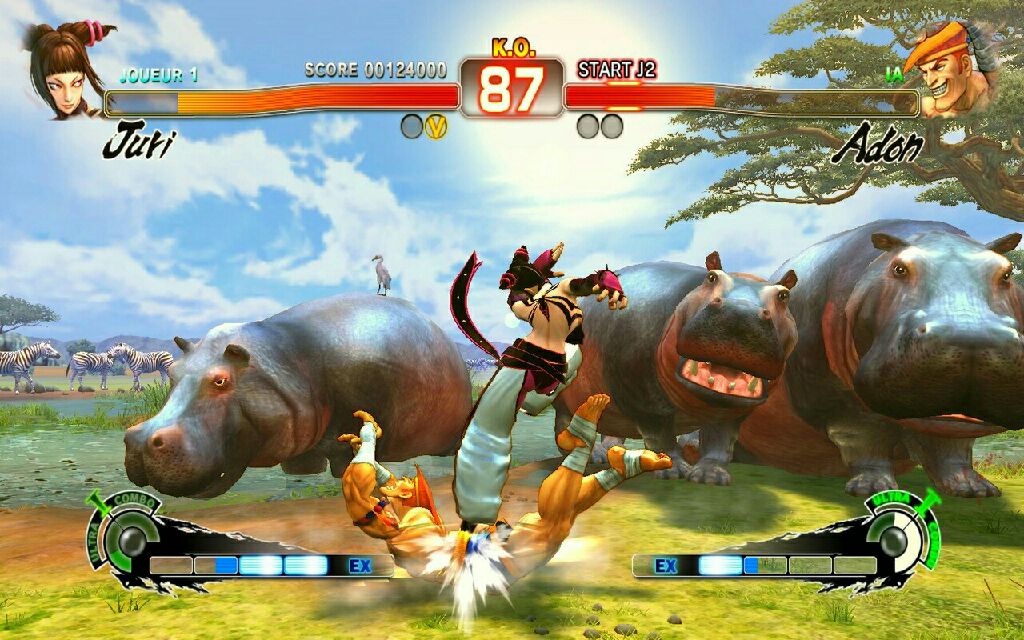Click the yellow V round victory marker
The image size is (1024, 640).
click(436, 126)
